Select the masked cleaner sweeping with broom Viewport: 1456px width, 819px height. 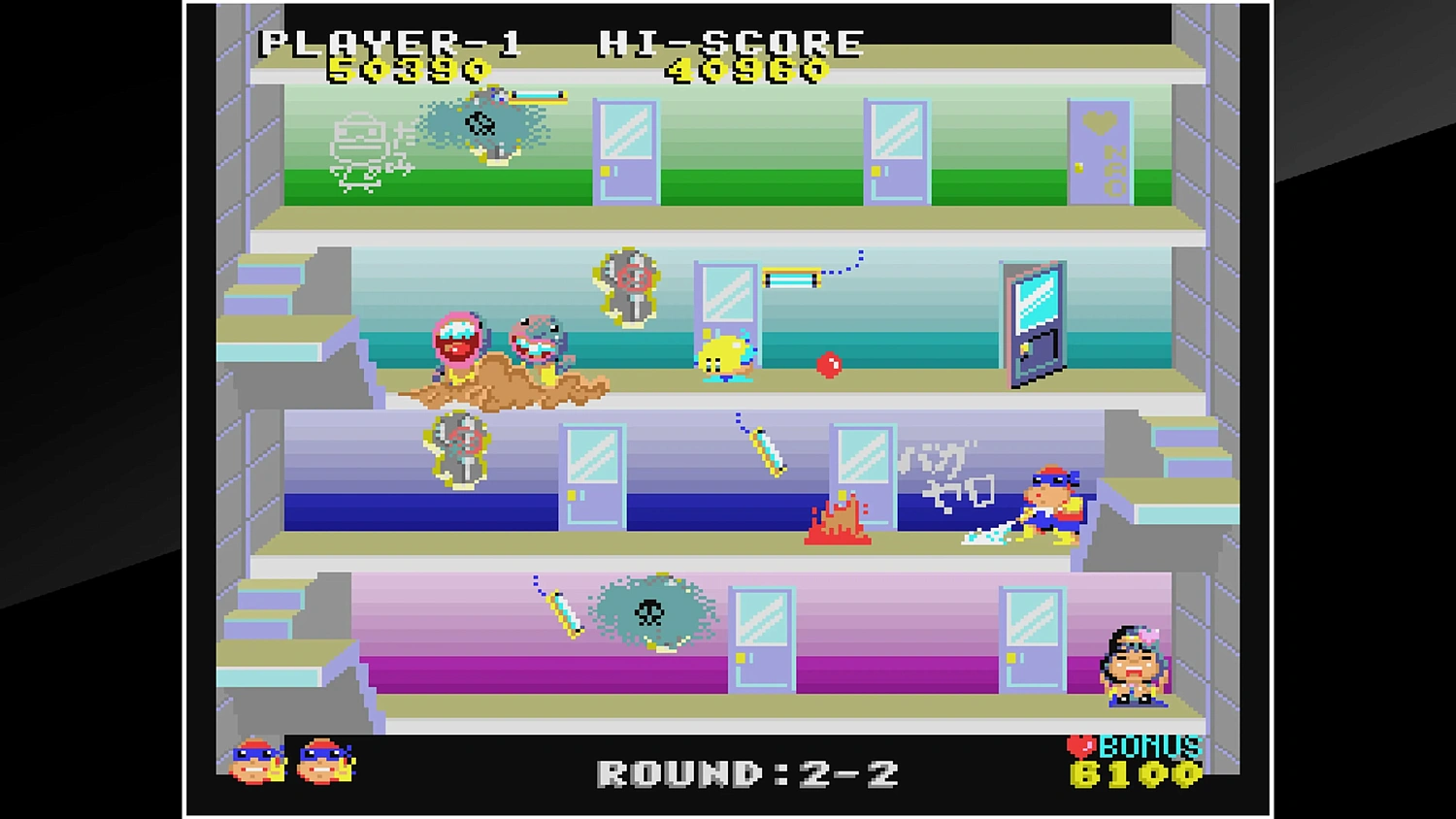click(x=1053, y=505)
